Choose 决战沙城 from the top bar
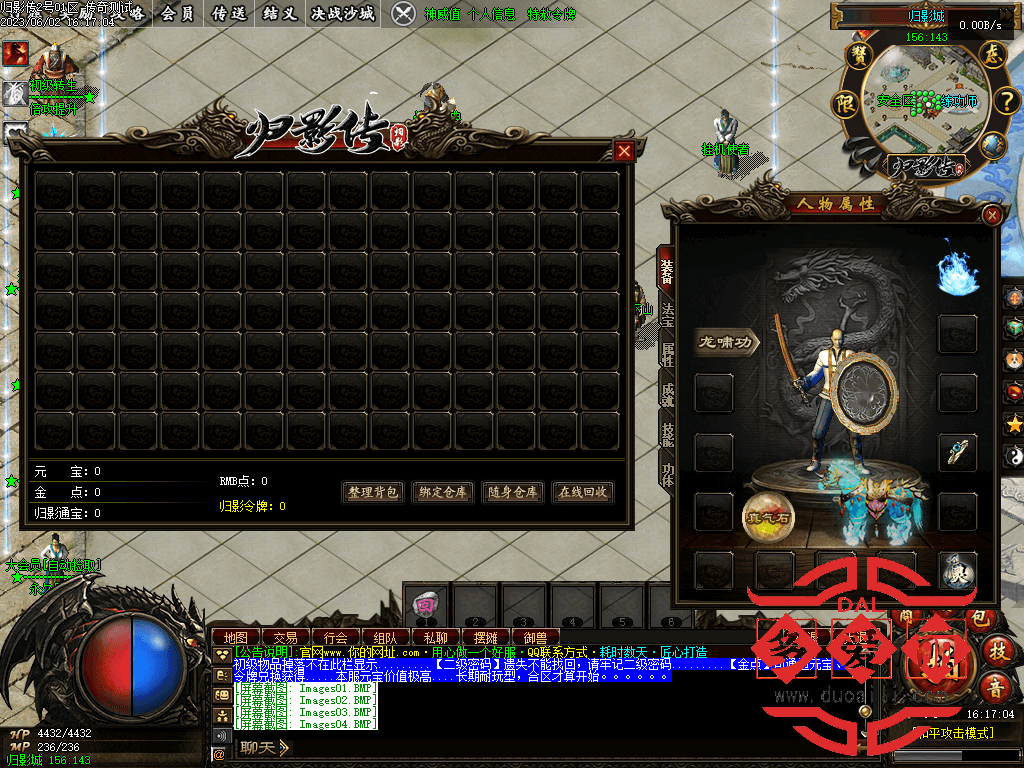The width and height of the screenshot is (1024, 768). click(x=343, y=13)
